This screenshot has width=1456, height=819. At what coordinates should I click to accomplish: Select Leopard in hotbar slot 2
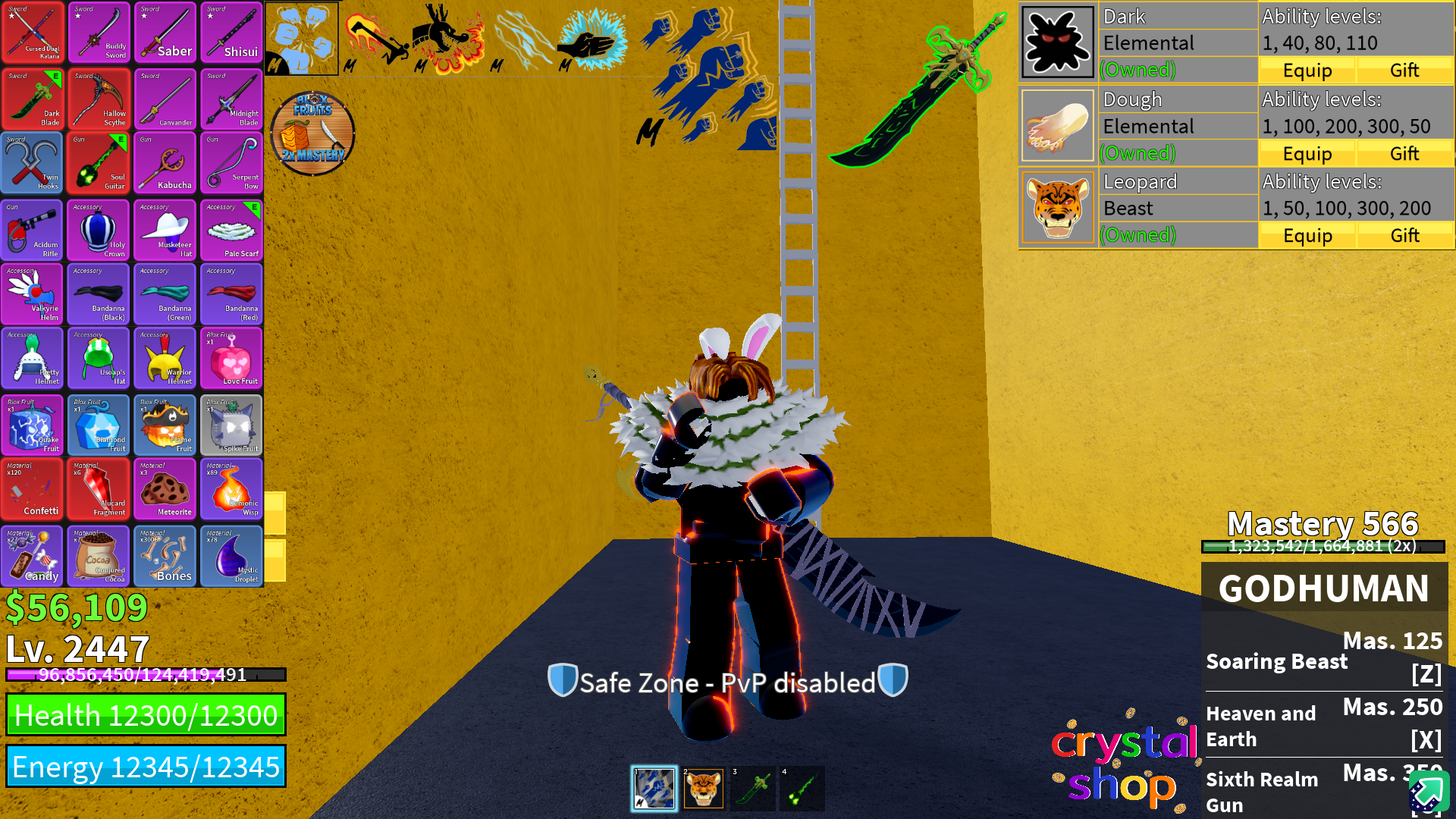click(704, 788)
